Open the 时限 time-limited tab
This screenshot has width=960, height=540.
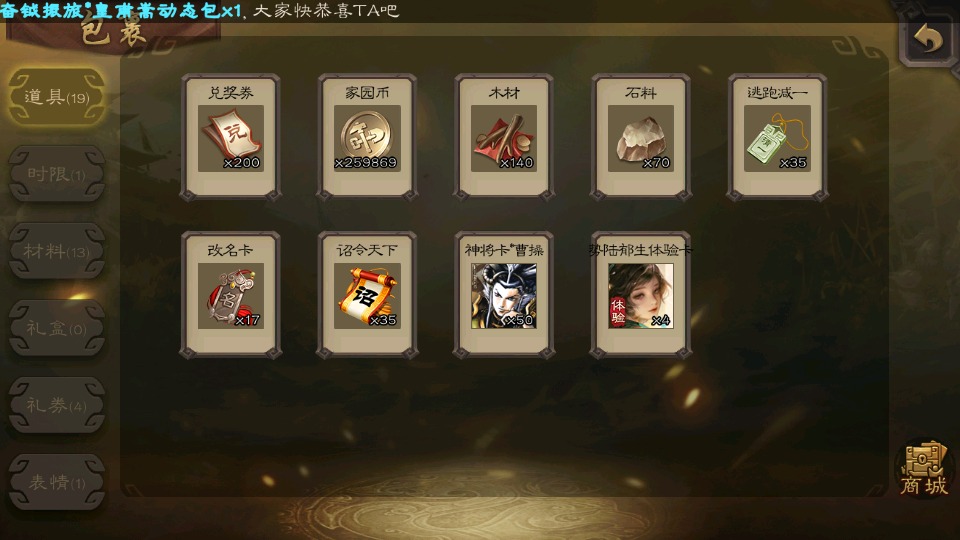pyautogui.click(x=56, y=175)
